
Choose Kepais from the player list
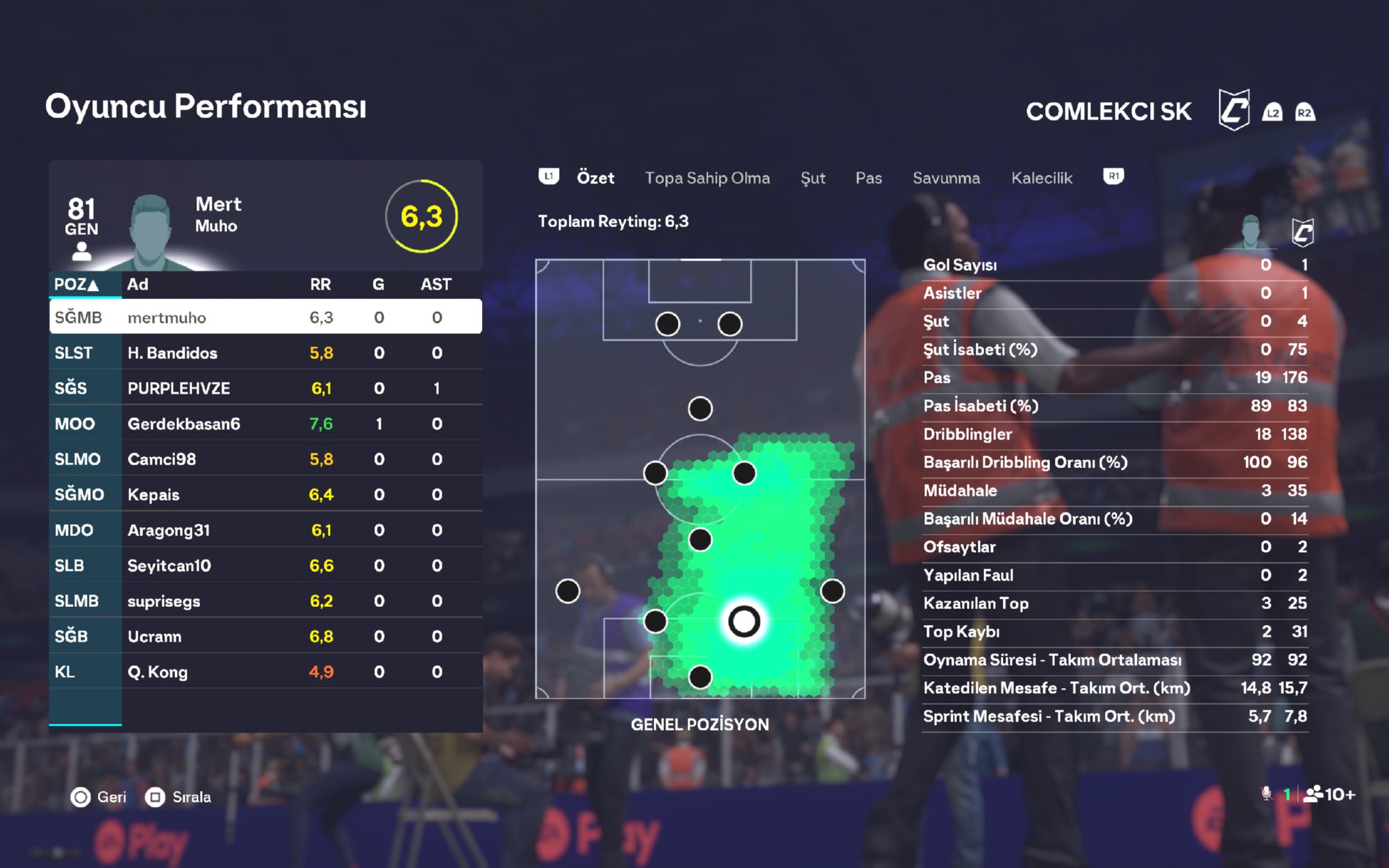[x=265, y=494]
